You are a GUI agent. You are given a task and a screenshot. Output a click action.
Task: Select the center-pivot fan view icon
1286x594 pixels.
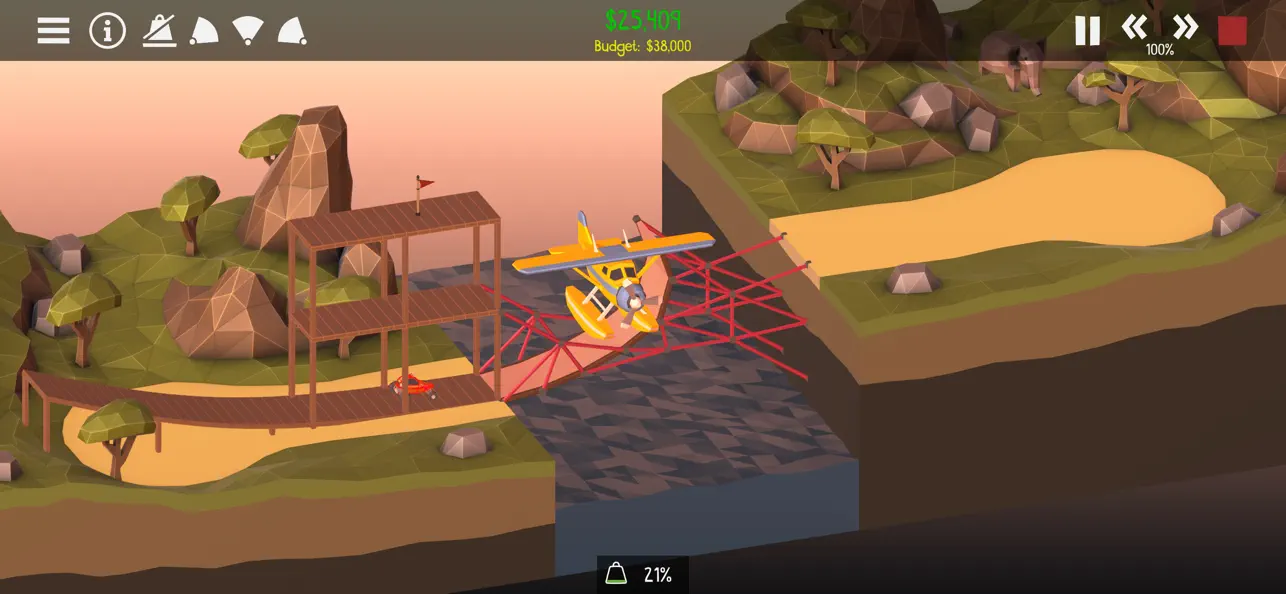pos(248,31)
